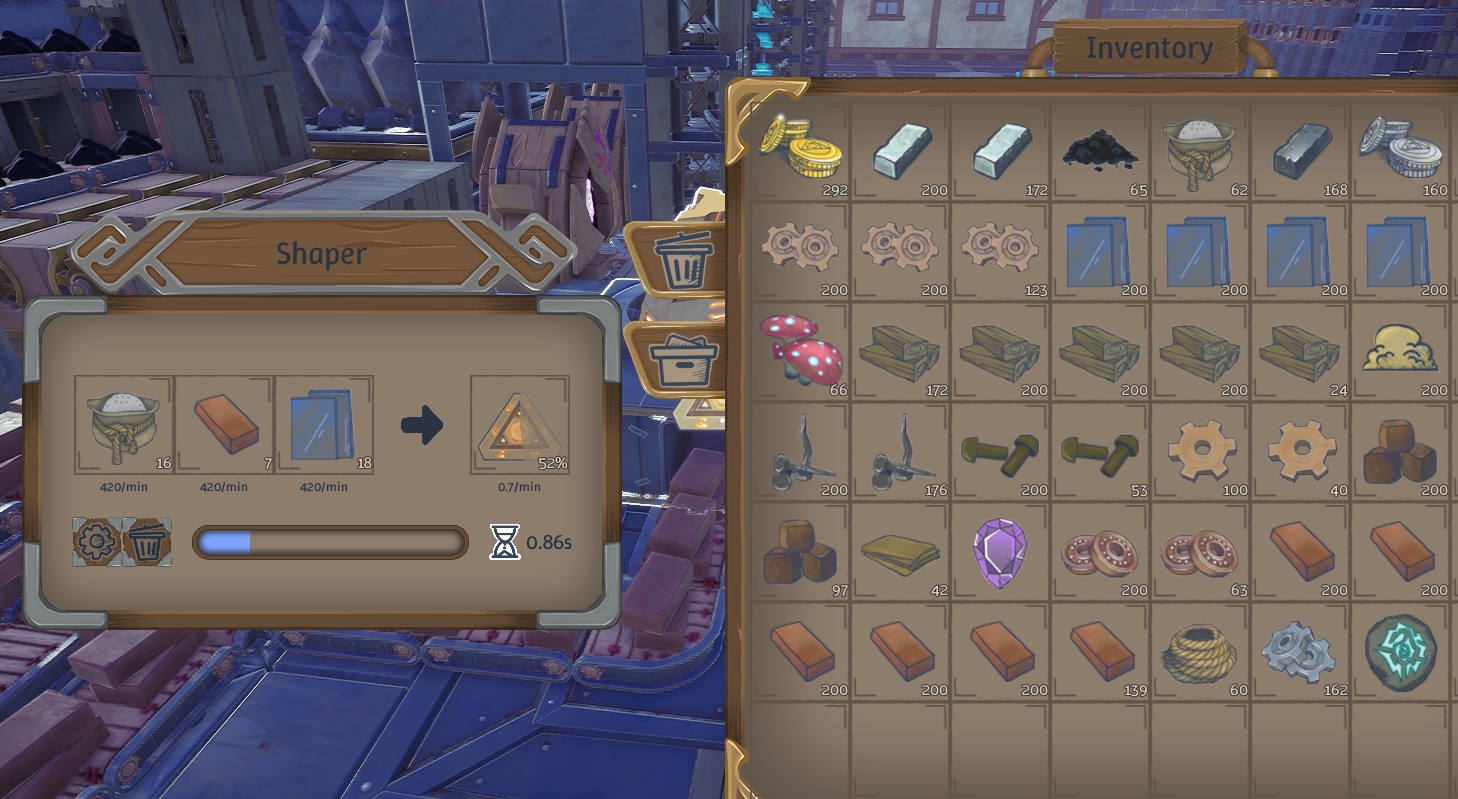Select the glowing rune stone in the inventory
Screen dimensions: 1458x799
(1399, 652)
